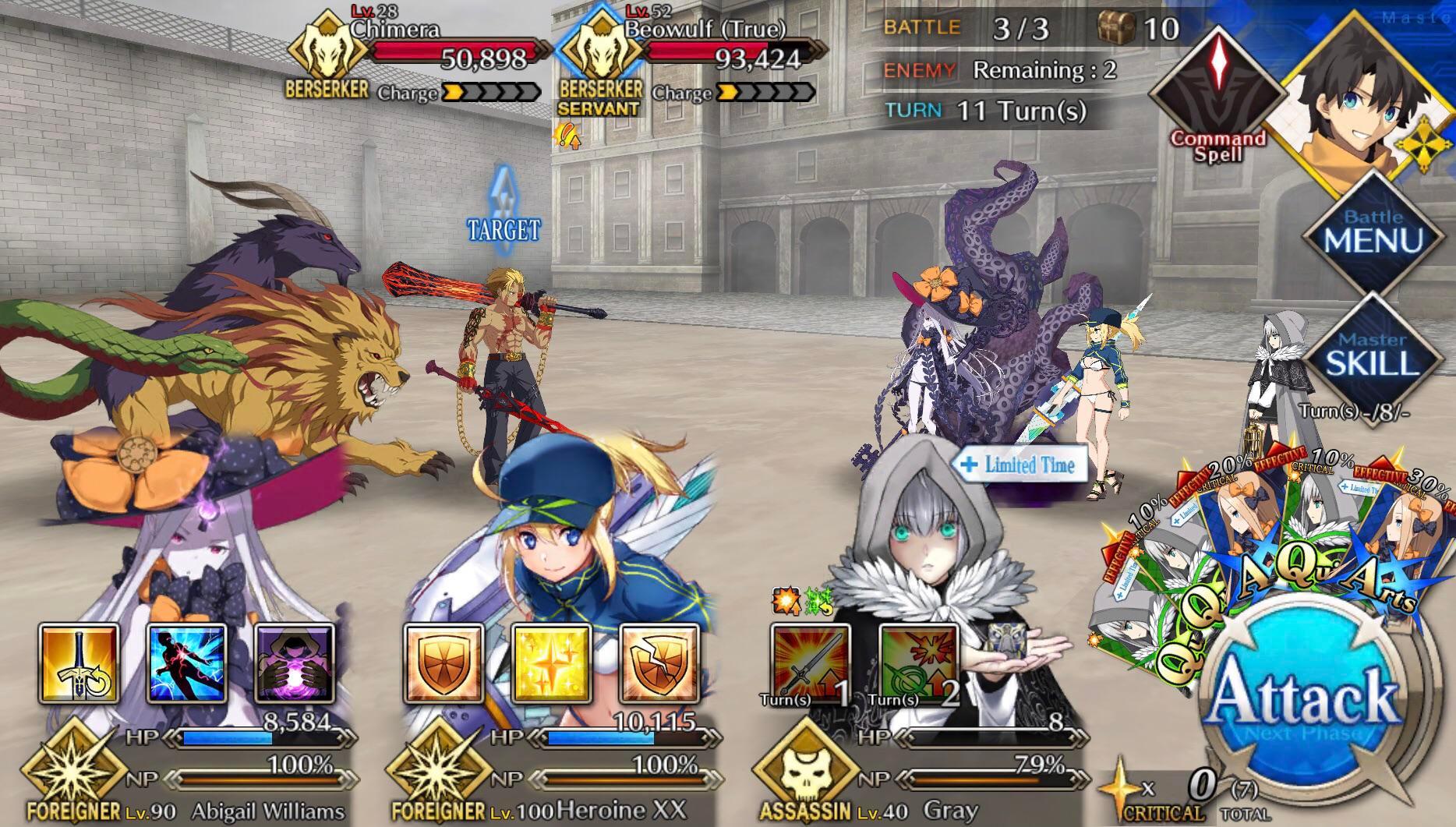Activate Heroine XX's golden sparkle skill
Image resolution: width=1456 pixels, height=827 pixels.
click(x=552, y=663)
